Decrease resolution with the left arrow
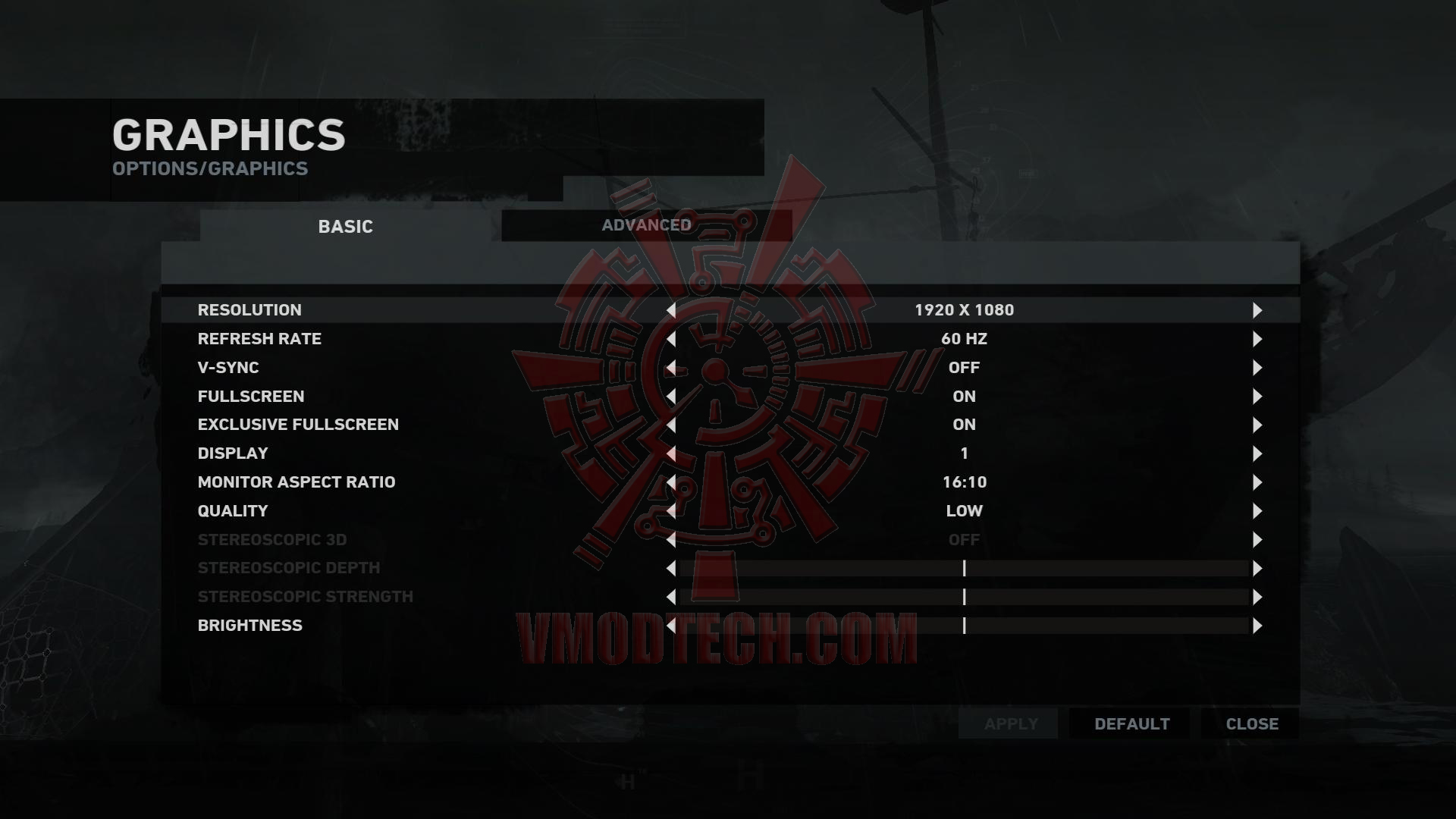 671,310
